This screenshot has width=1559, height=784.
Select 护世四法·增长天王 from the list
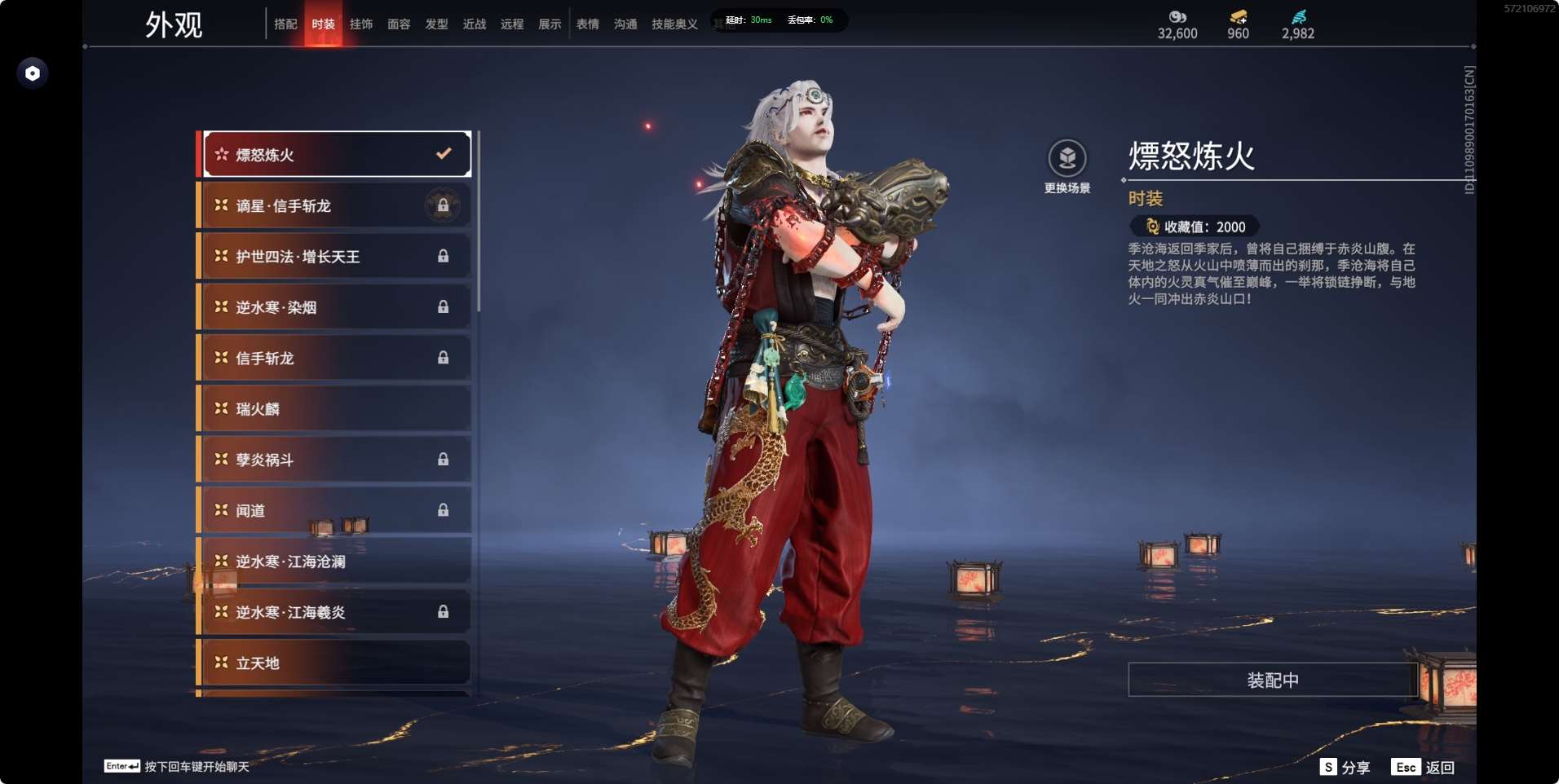336,257
